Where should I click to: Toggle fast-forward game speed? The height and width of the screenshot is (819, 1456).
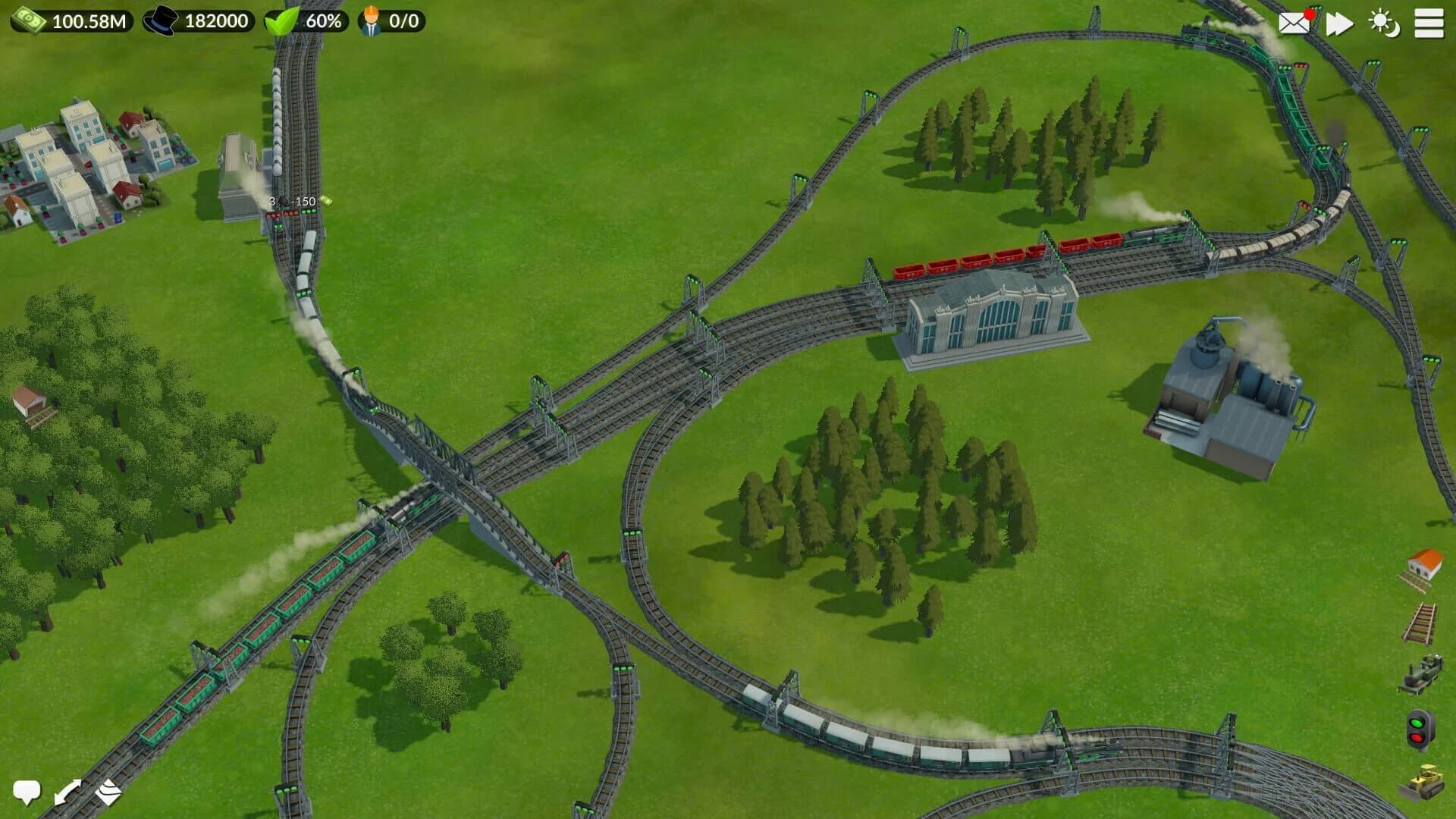tap(1339, 24)
